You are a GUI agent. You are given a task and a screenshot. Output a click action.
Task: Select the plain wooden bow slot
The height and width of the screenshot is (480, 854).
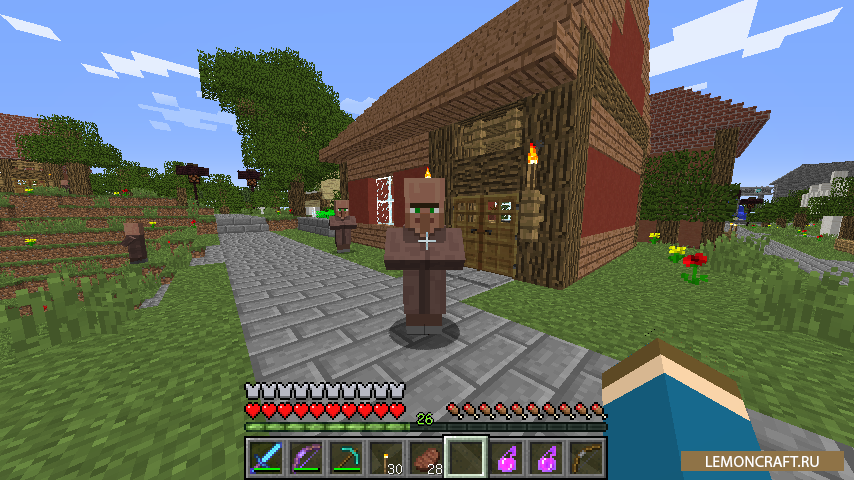[x=585, y=459]
